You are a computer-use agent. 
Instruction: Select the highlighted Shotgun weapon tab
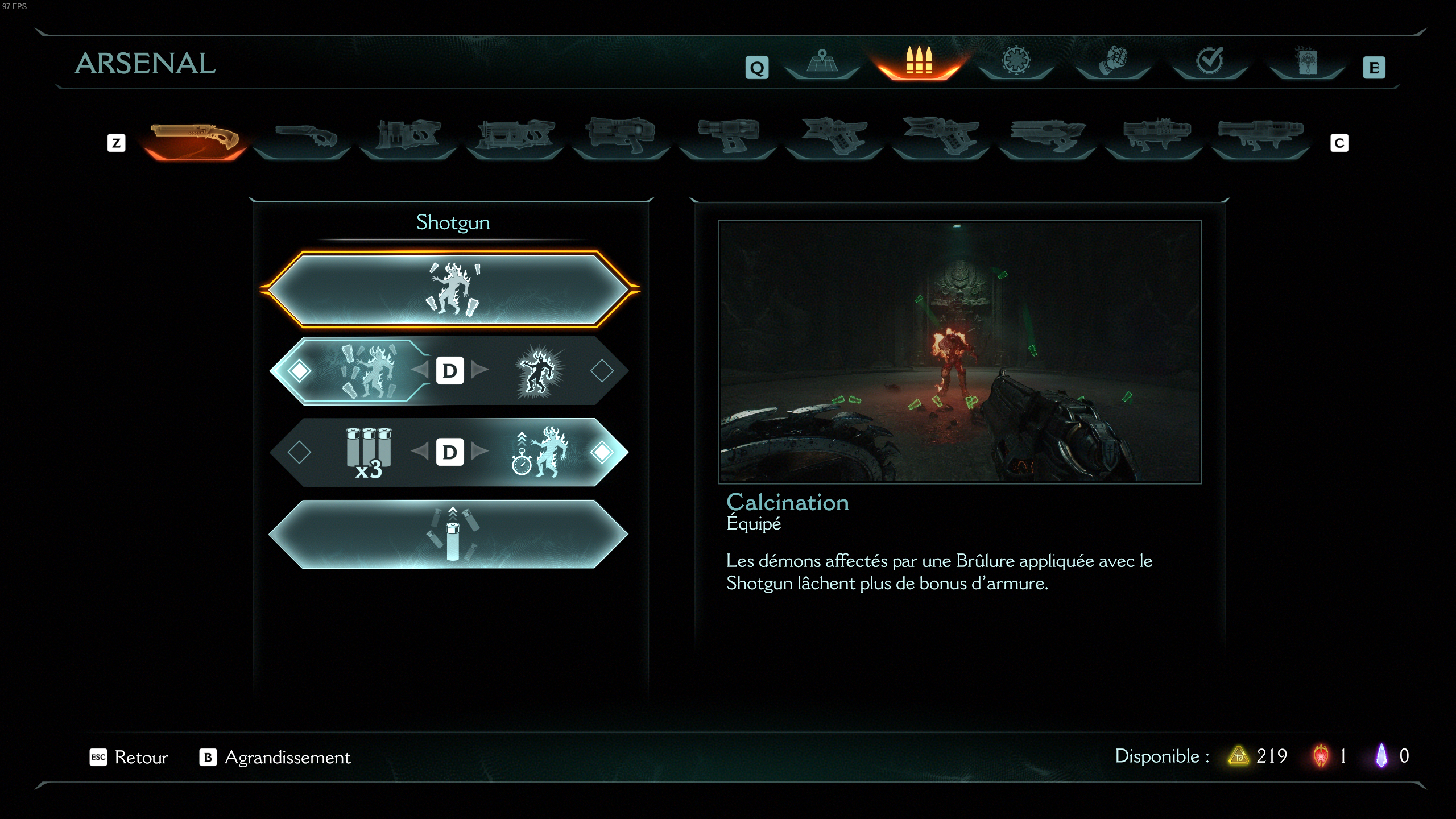pyautogui.click(x=195, y=138)
